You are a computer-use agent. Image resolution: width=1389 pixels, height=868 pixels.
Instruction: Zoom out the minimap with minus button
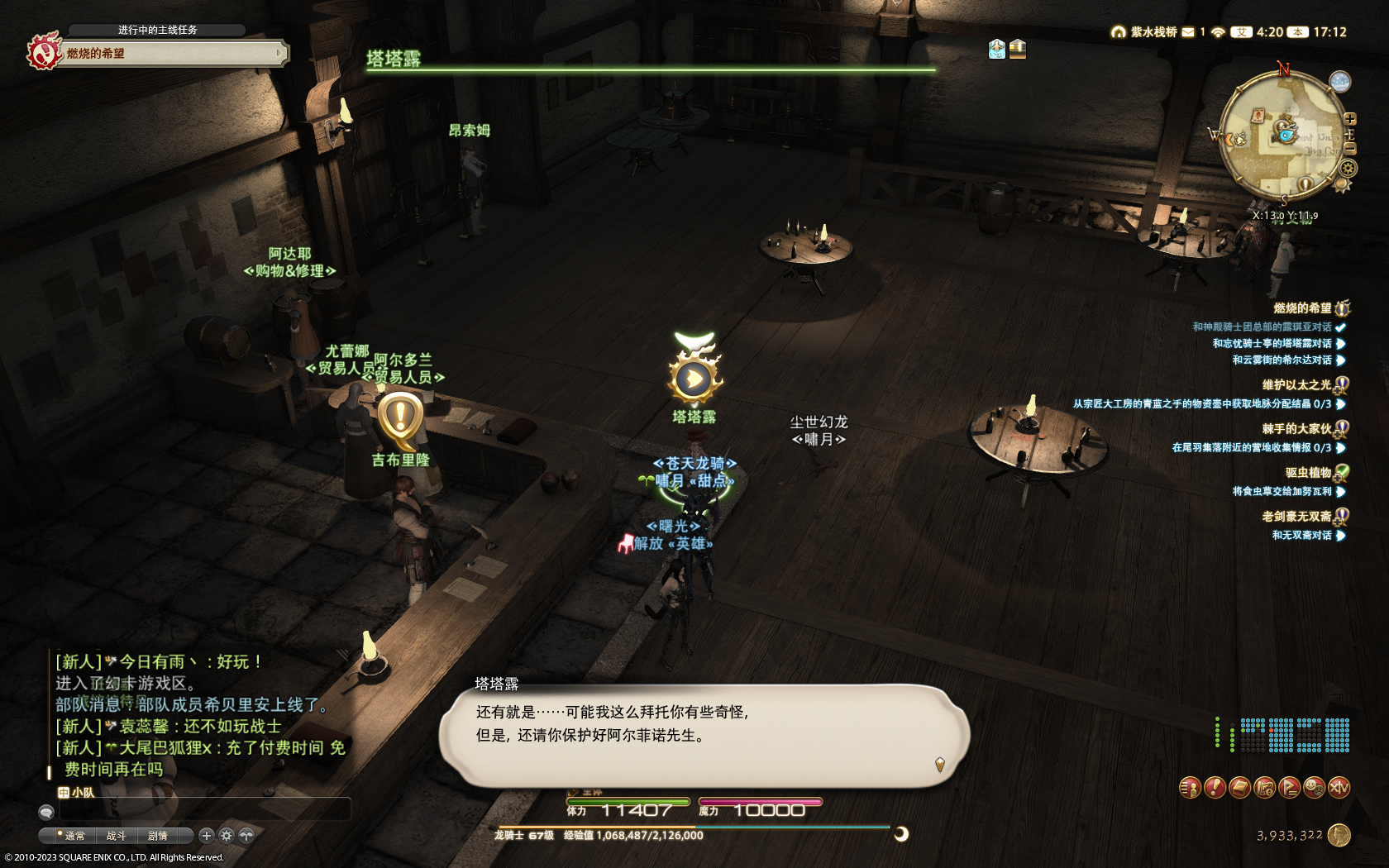[x=1350, y=148]
